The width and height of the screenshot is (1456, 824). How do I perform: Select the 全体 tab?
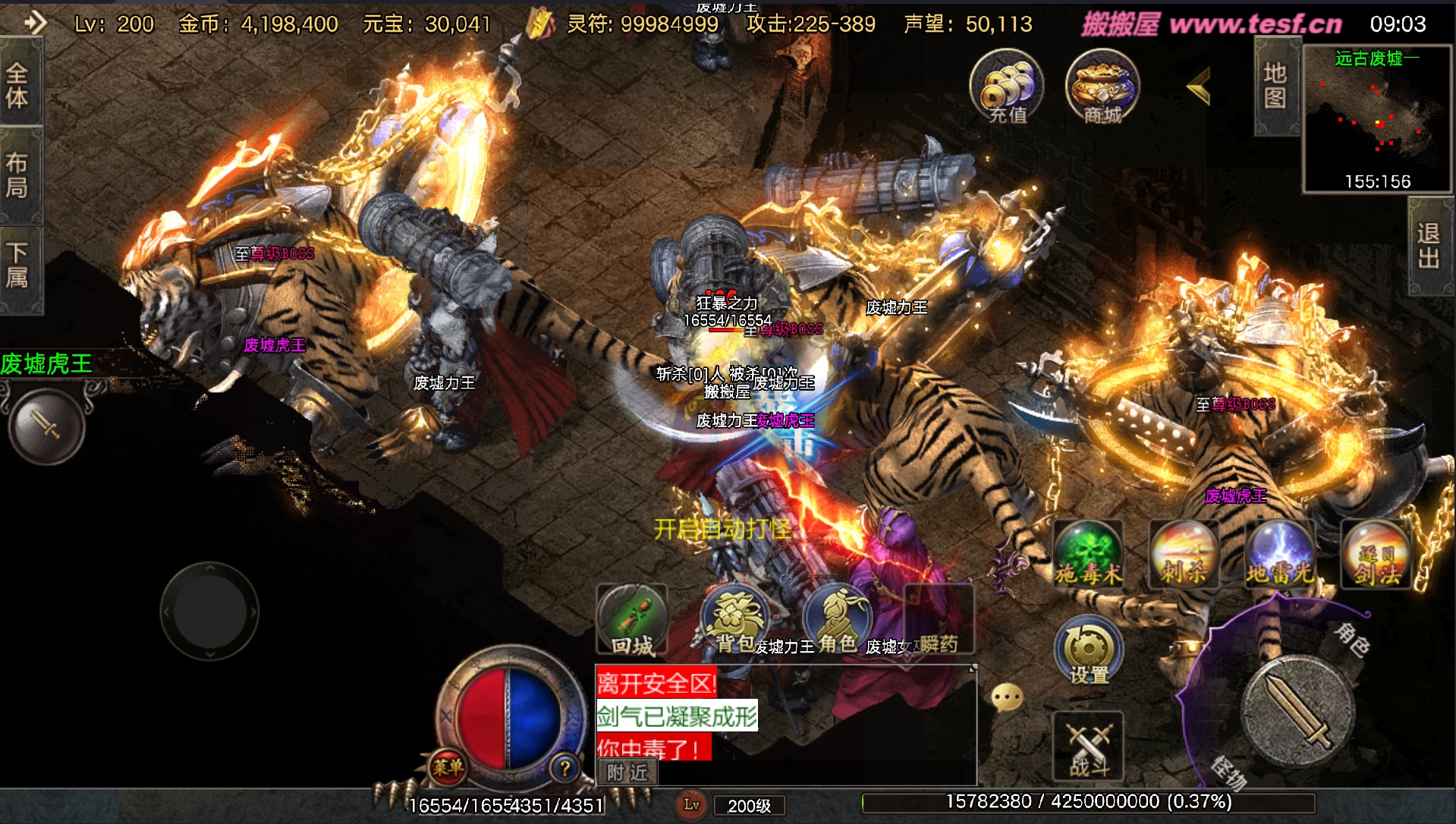pos(18,85)
